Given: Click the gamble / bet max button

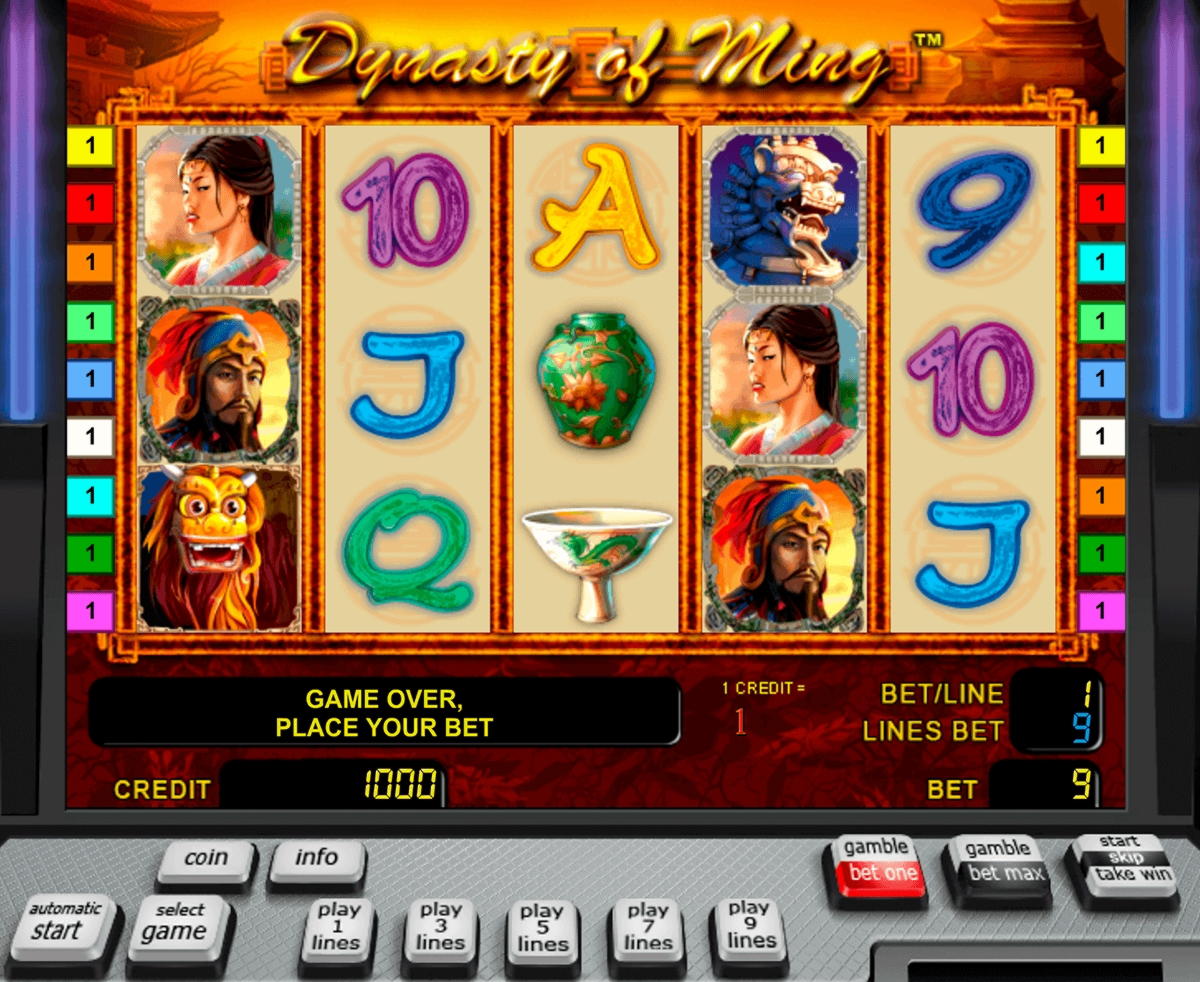Looking at the screenshot, I should point(996,862).
